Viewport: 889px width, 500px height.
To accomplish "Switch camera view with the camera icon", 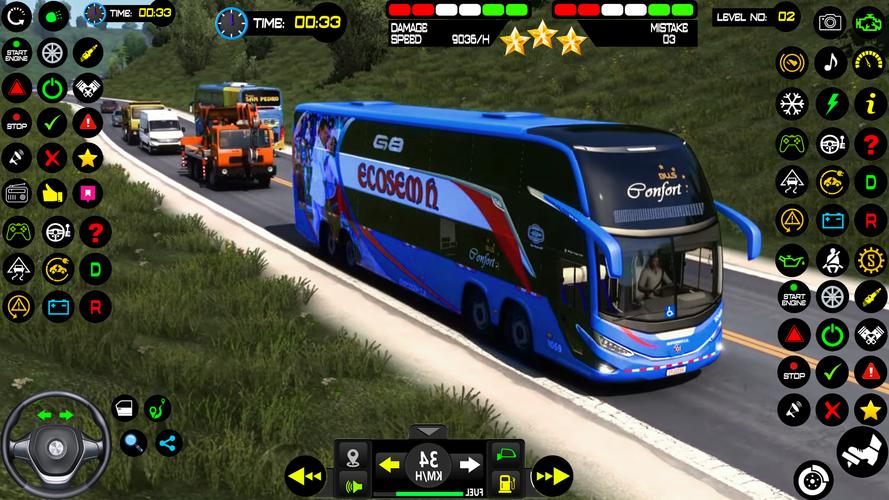I will pos(830,21).
